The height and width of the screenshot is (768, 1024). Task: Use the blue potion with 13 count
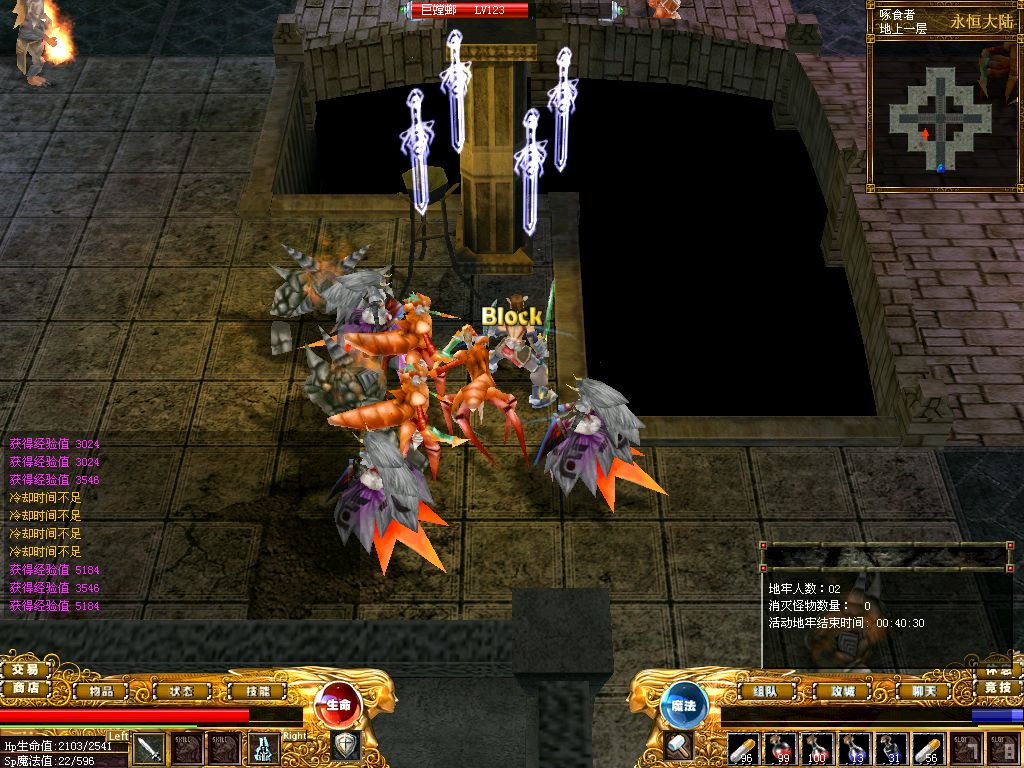pyautogui.click(x=854, y=748)
